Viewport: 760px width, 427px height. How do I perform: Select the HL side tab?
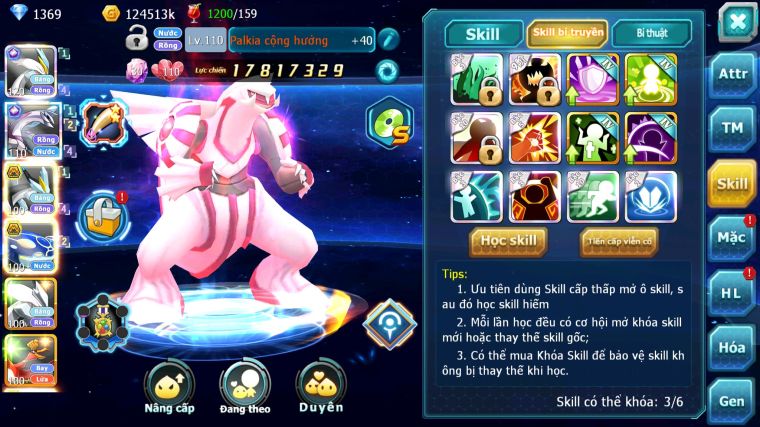click(x=732, y=293)
